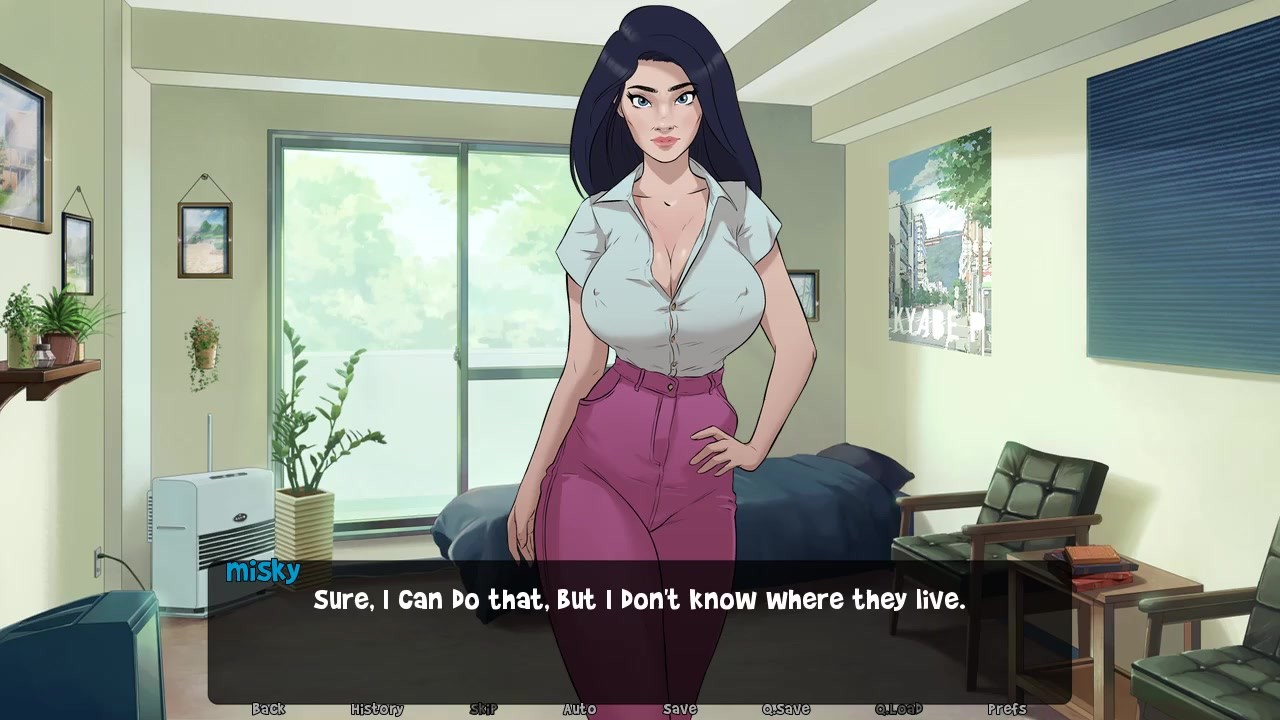Open the dialogue History log

click(x=377, y=709)
